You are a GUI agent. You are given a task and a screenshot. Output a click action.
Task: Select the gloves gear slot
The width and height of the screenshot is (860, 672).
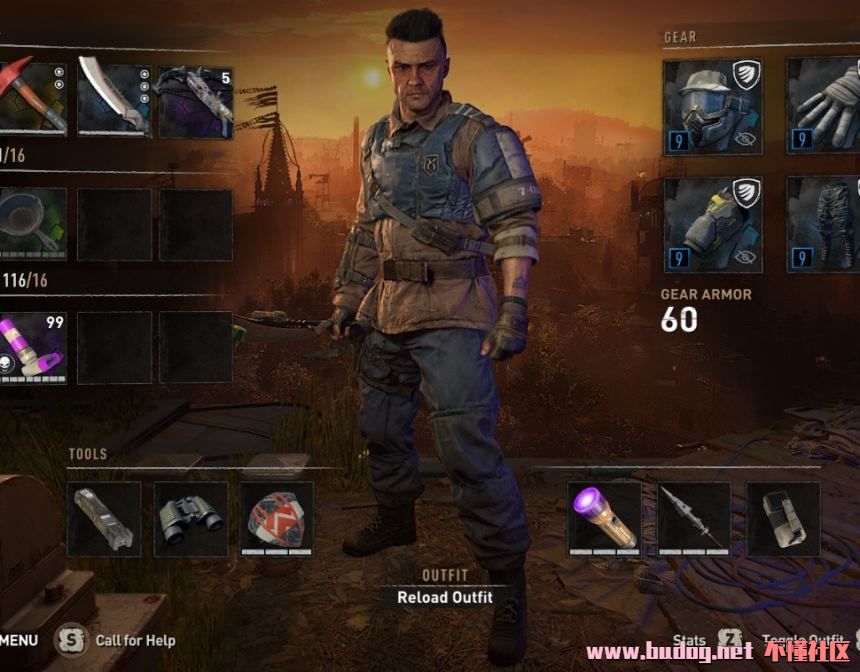pos(824,106)
